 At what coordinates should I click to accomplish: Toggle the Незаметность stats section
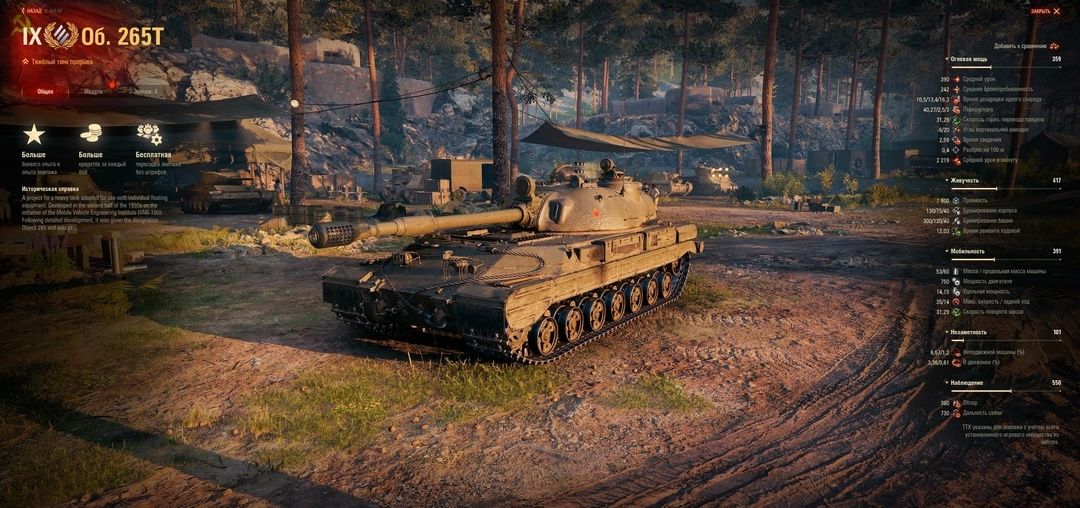click(x=969, y=332)
